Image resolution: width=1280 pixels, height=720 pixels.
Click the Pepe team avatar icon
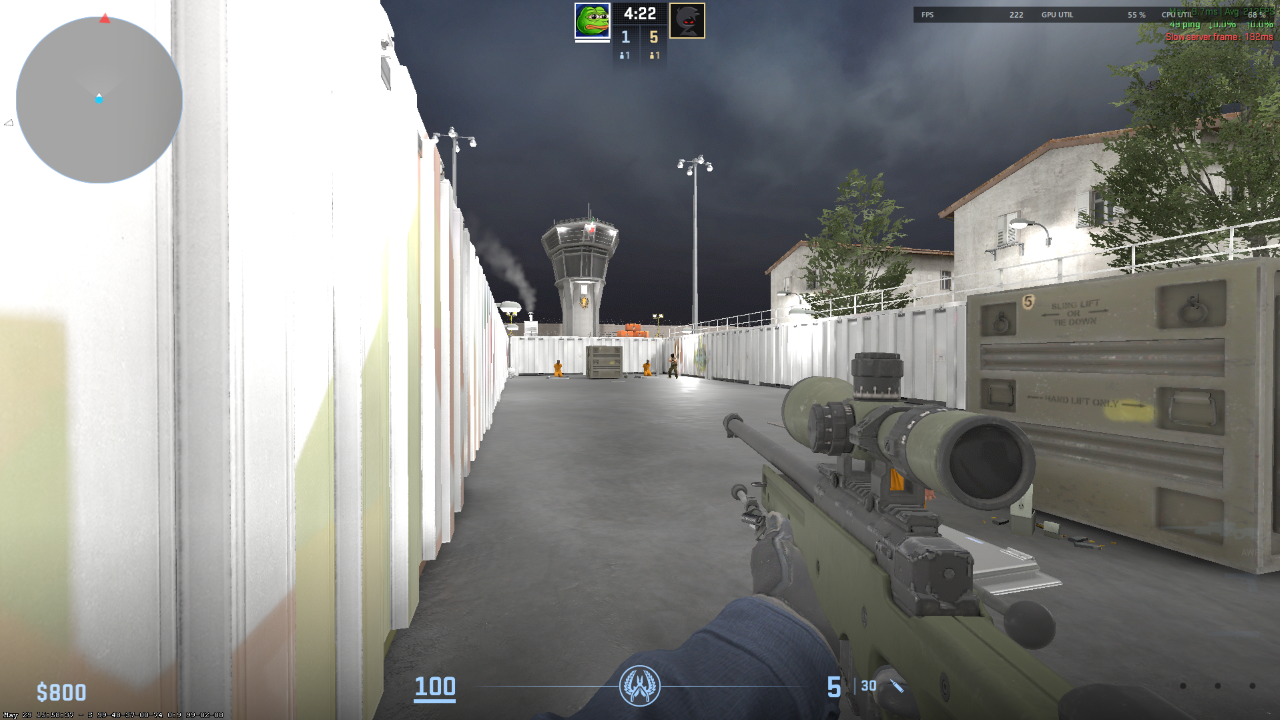coord(592,20)
